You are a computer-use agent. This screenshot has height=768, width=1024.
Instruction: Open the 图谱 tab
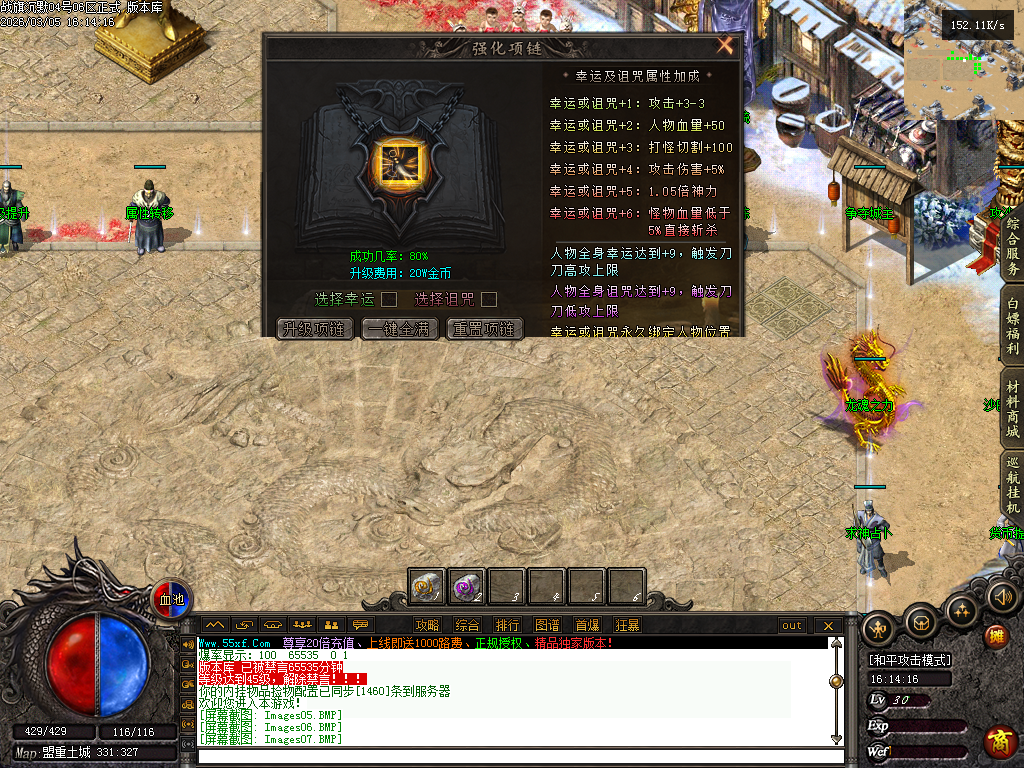coord(547,626)
